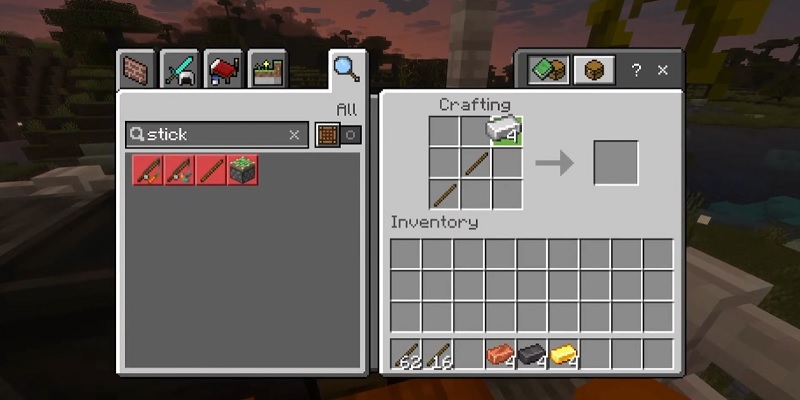The width and height of the screenshot is (800, 400).
Task: Select the dark netherite ingots slot
Action: tap(532, 354)
